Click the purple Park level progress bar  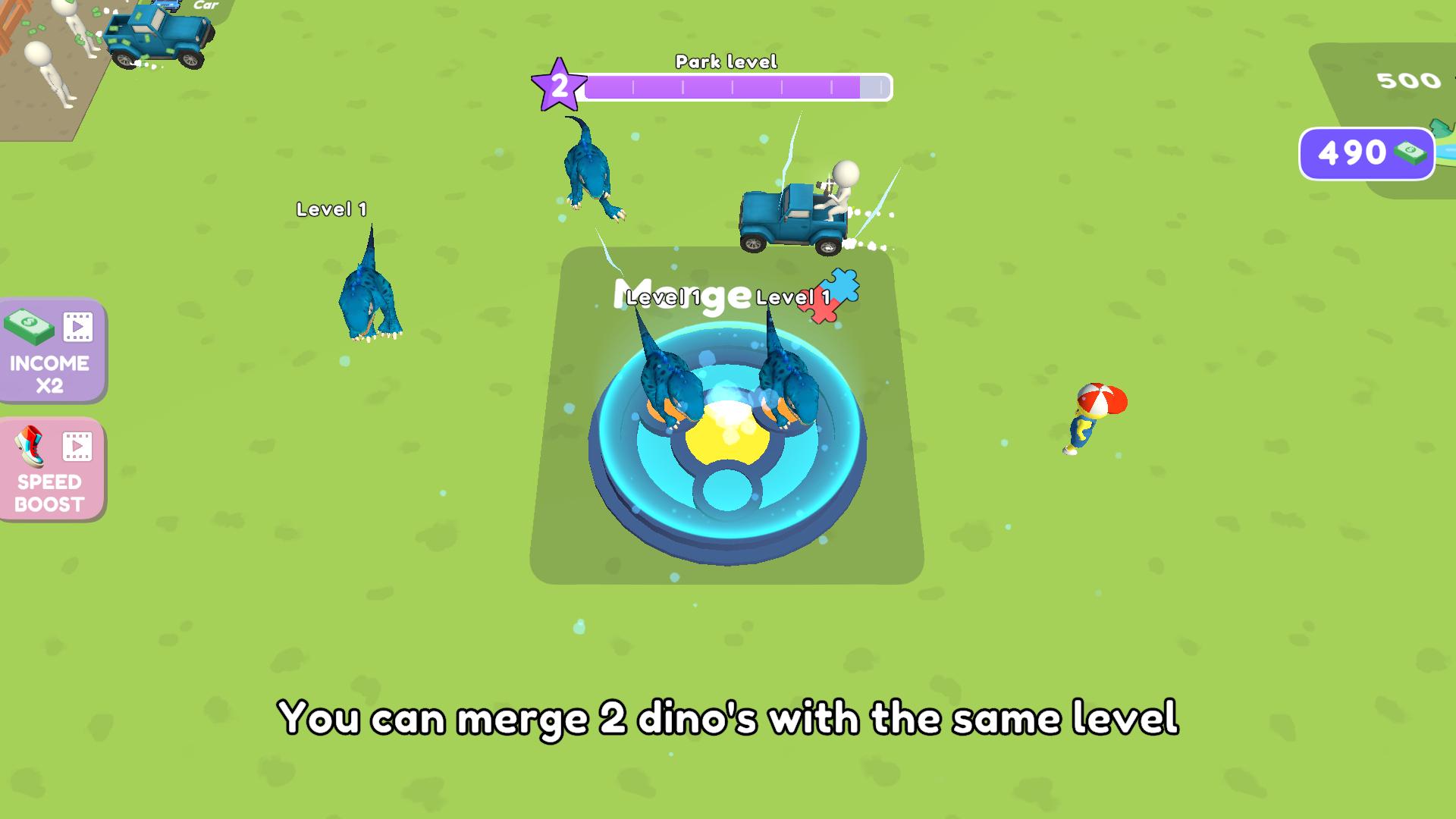coord(736,88)
